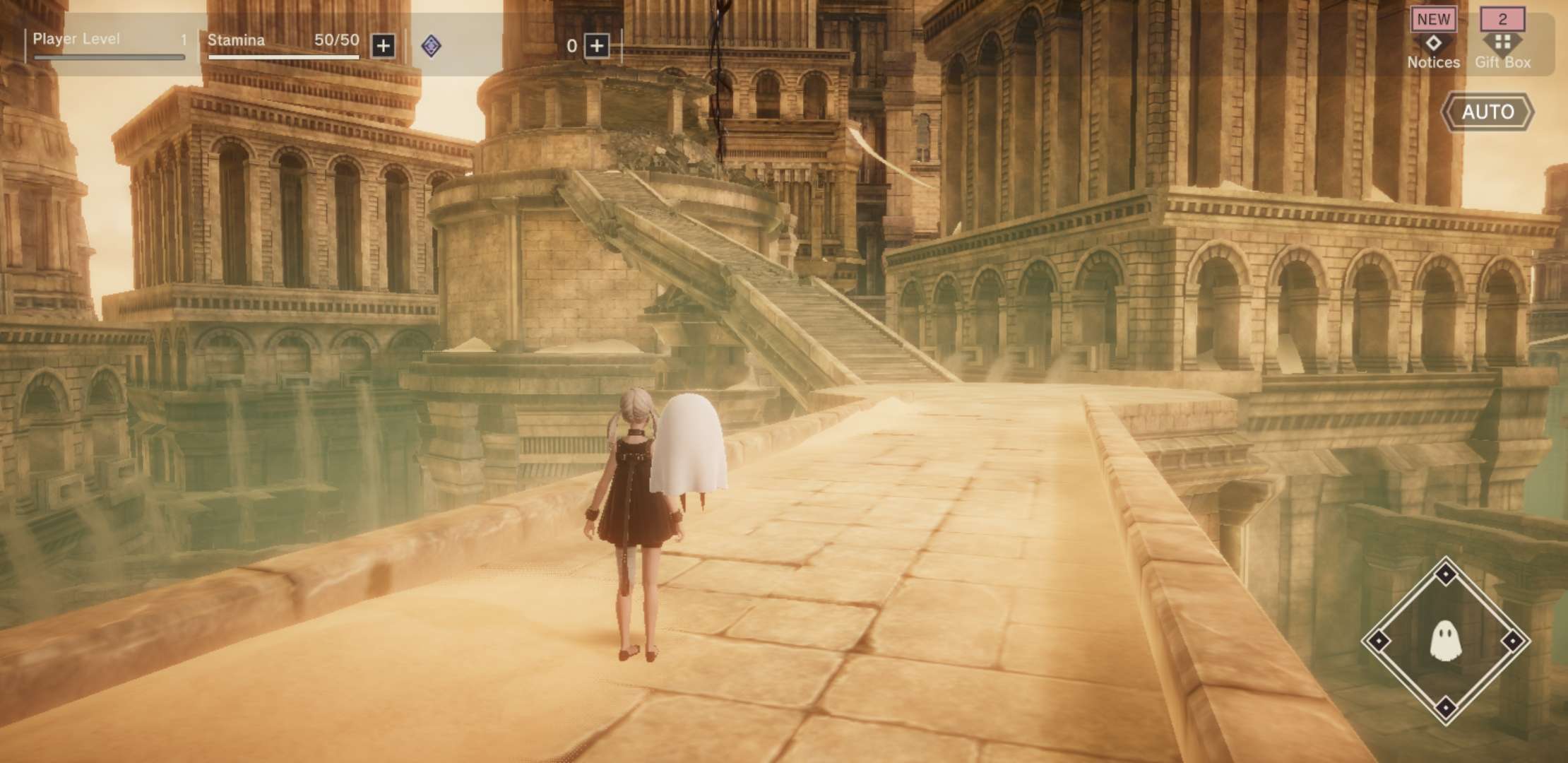This screenshot has width=1568, height=763.
Task: Toggle AUTO movement mode
Action: tap(1487, 112)
